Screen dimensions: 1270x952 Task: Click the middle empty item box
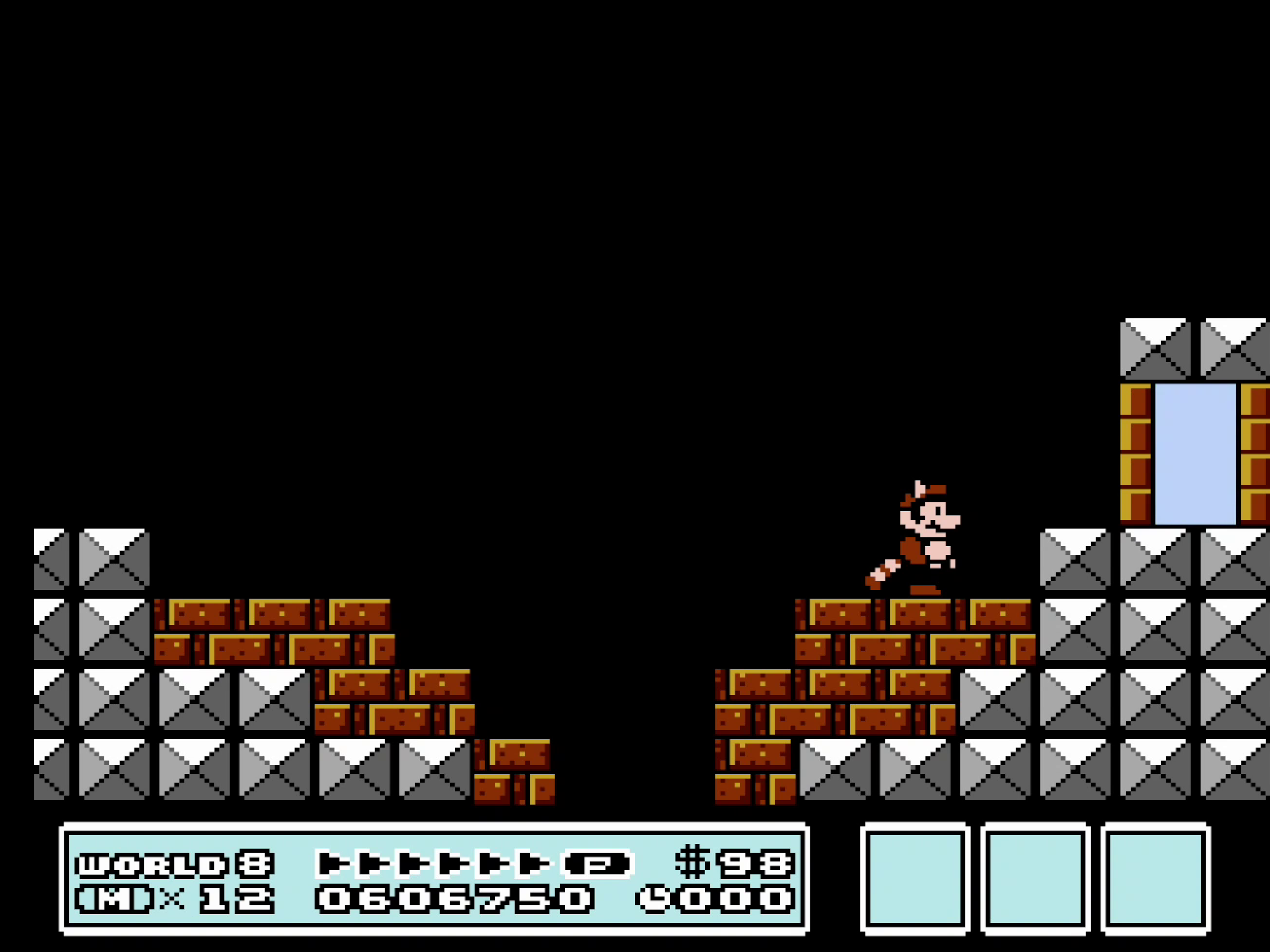1036,878
